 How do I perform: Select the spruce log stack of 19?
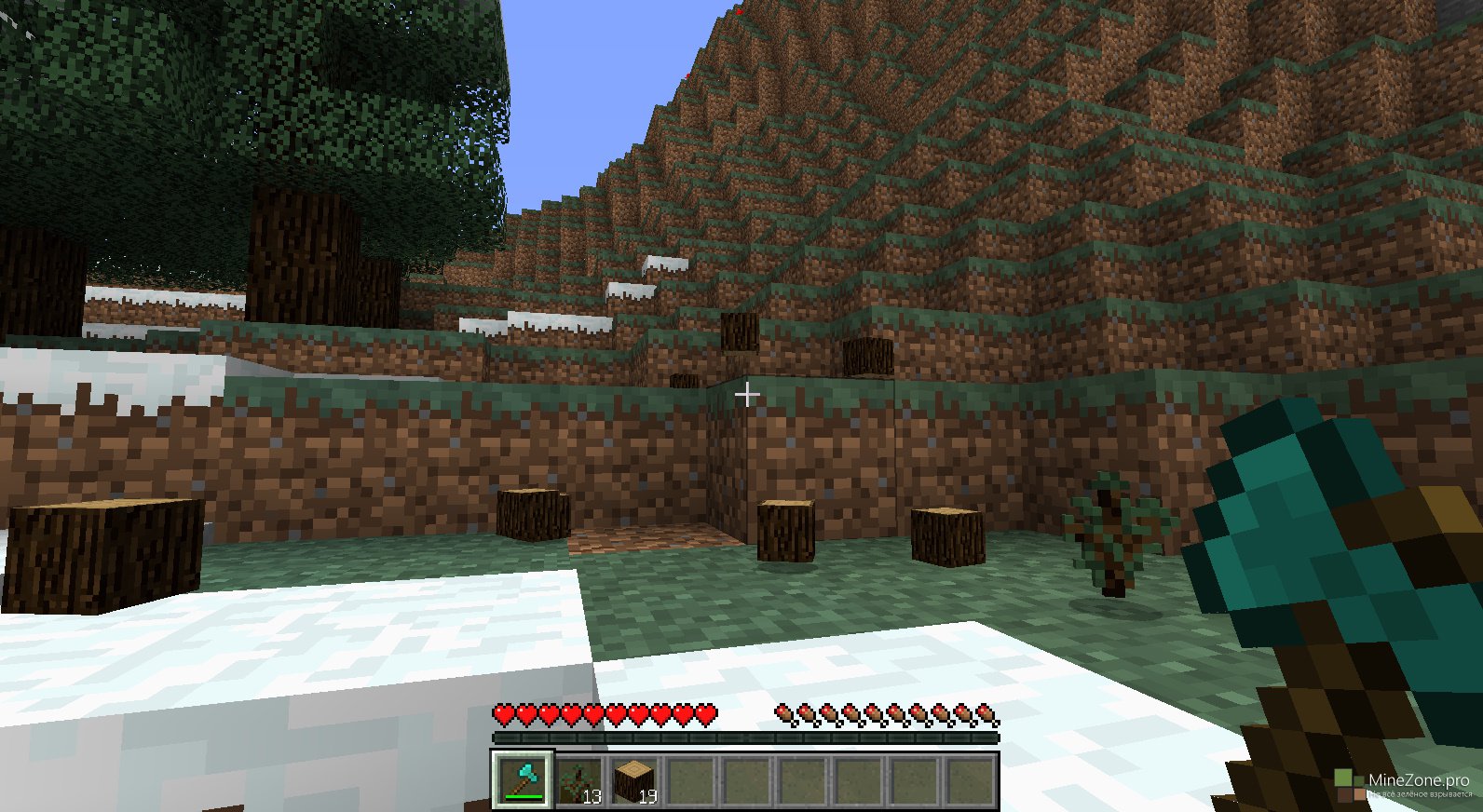click(x=634, y=780)
